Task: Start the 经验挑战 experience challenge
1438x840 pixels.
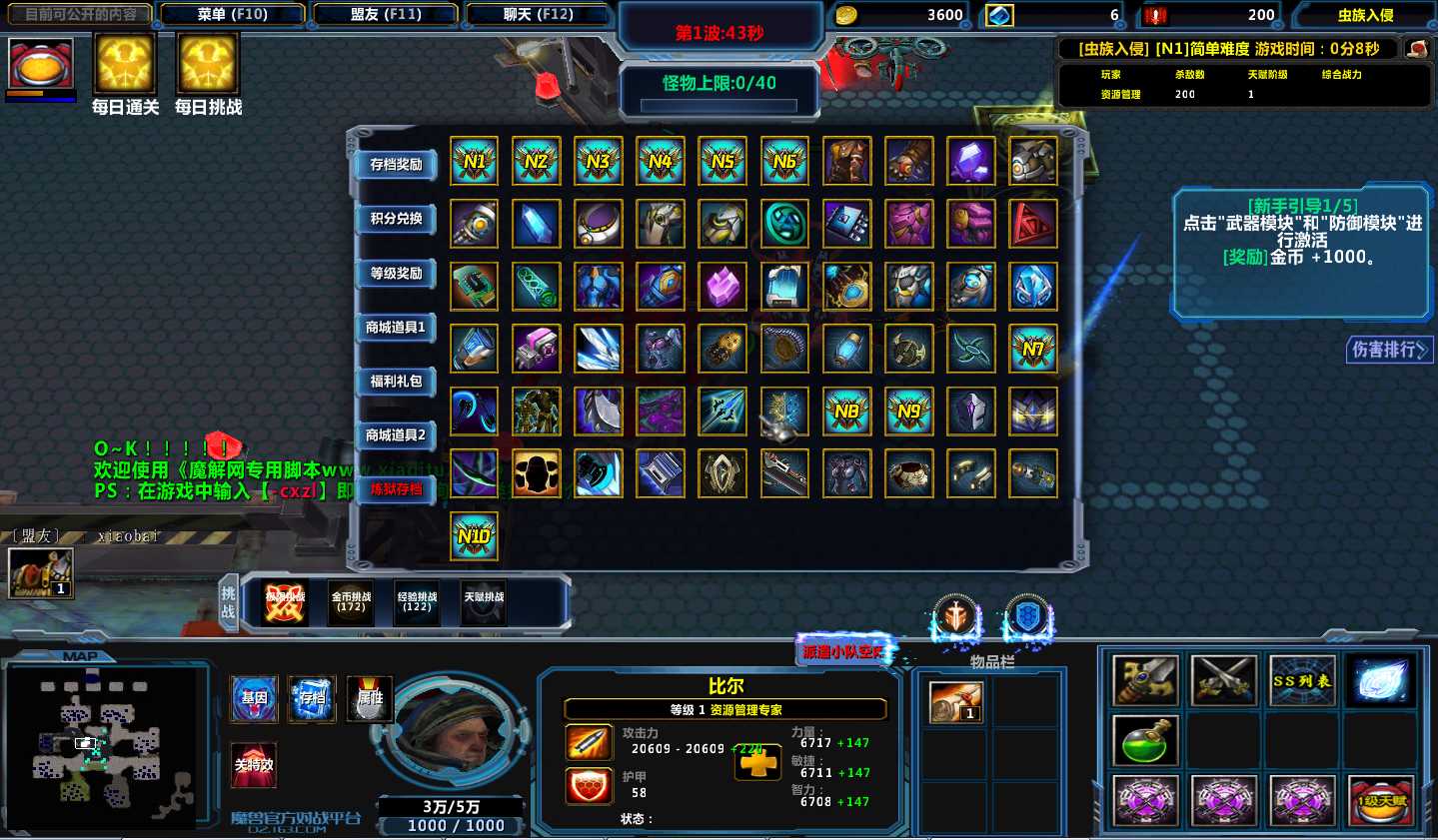Action: [417, 602]
